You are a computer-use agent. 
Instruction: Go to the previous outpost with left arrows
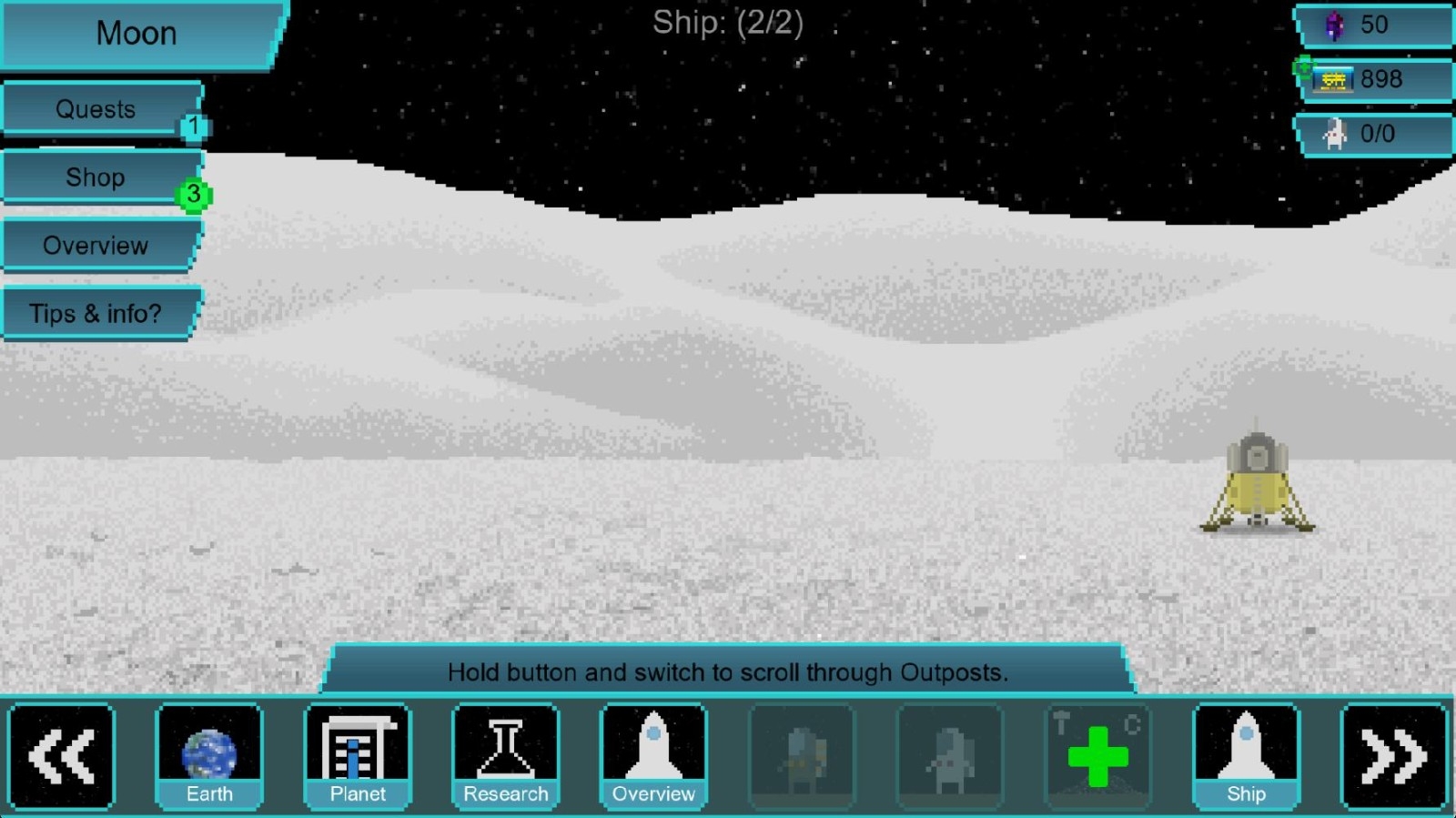coord(61,756)
